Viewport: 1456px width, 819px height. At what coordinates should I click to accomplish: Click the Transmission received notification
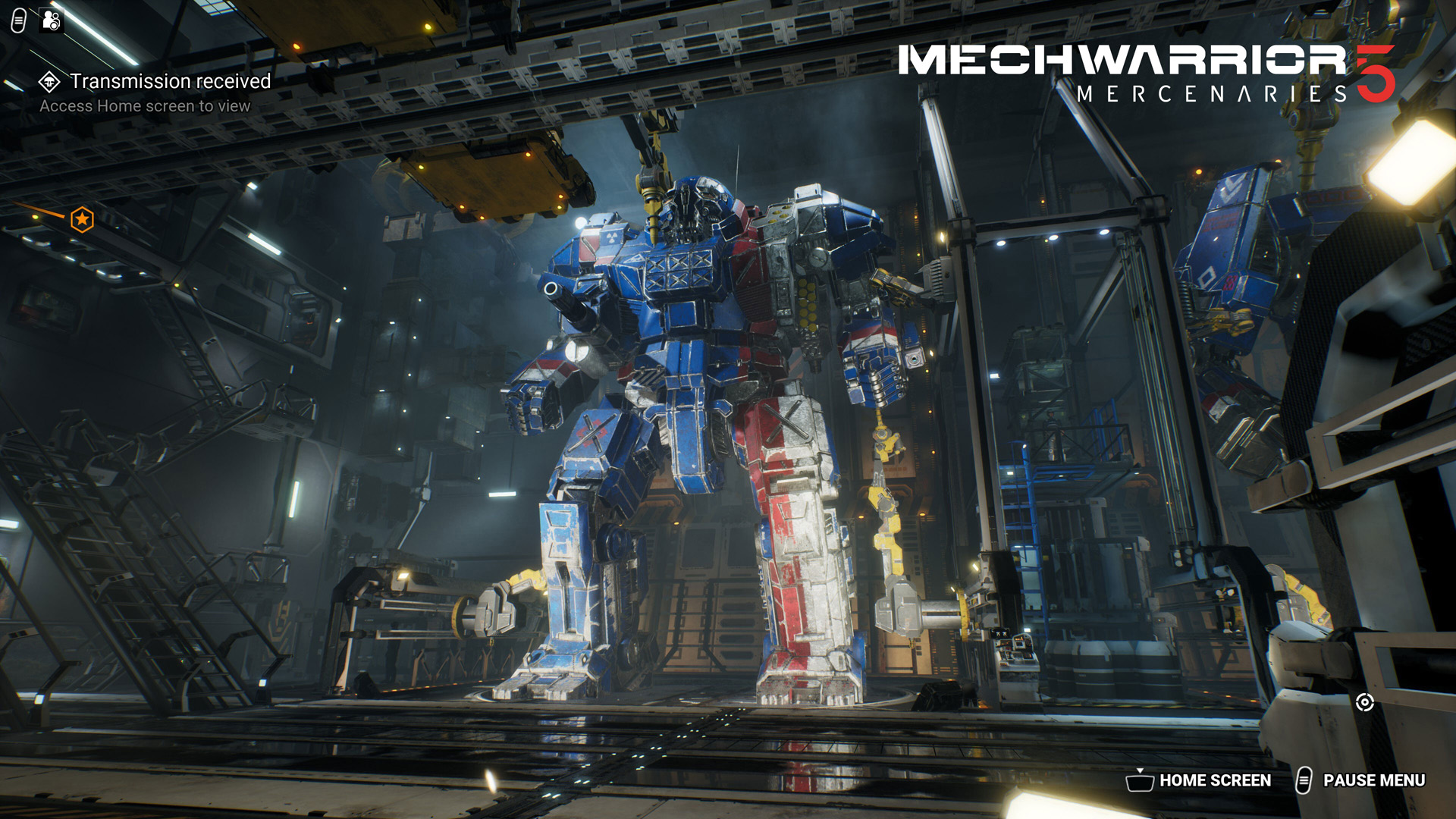pyautogui.click(x=170, y=80)
